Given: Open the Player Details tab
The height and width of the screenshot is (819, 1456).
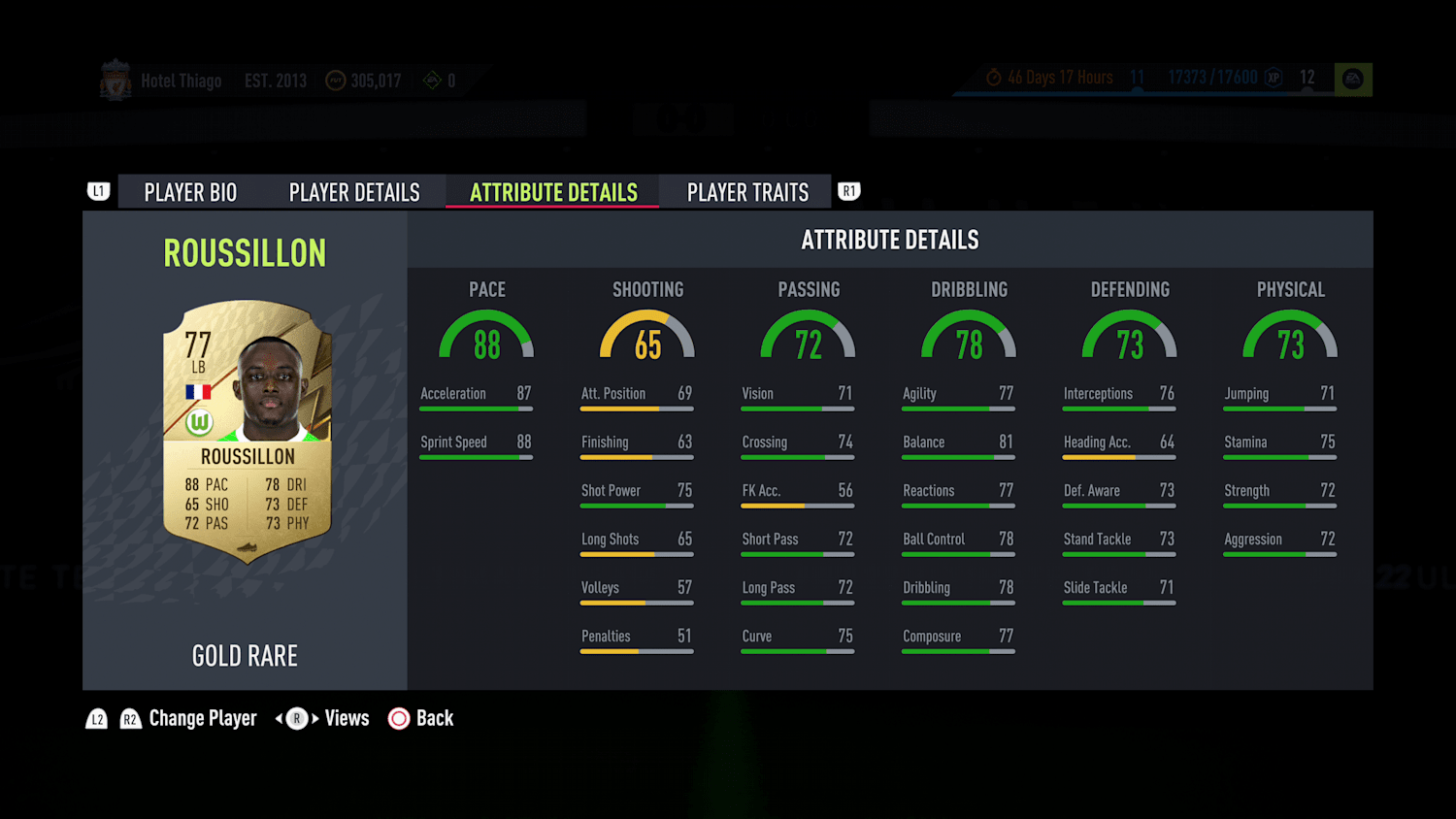Looking at the screenshot, I should pos(354,192).
